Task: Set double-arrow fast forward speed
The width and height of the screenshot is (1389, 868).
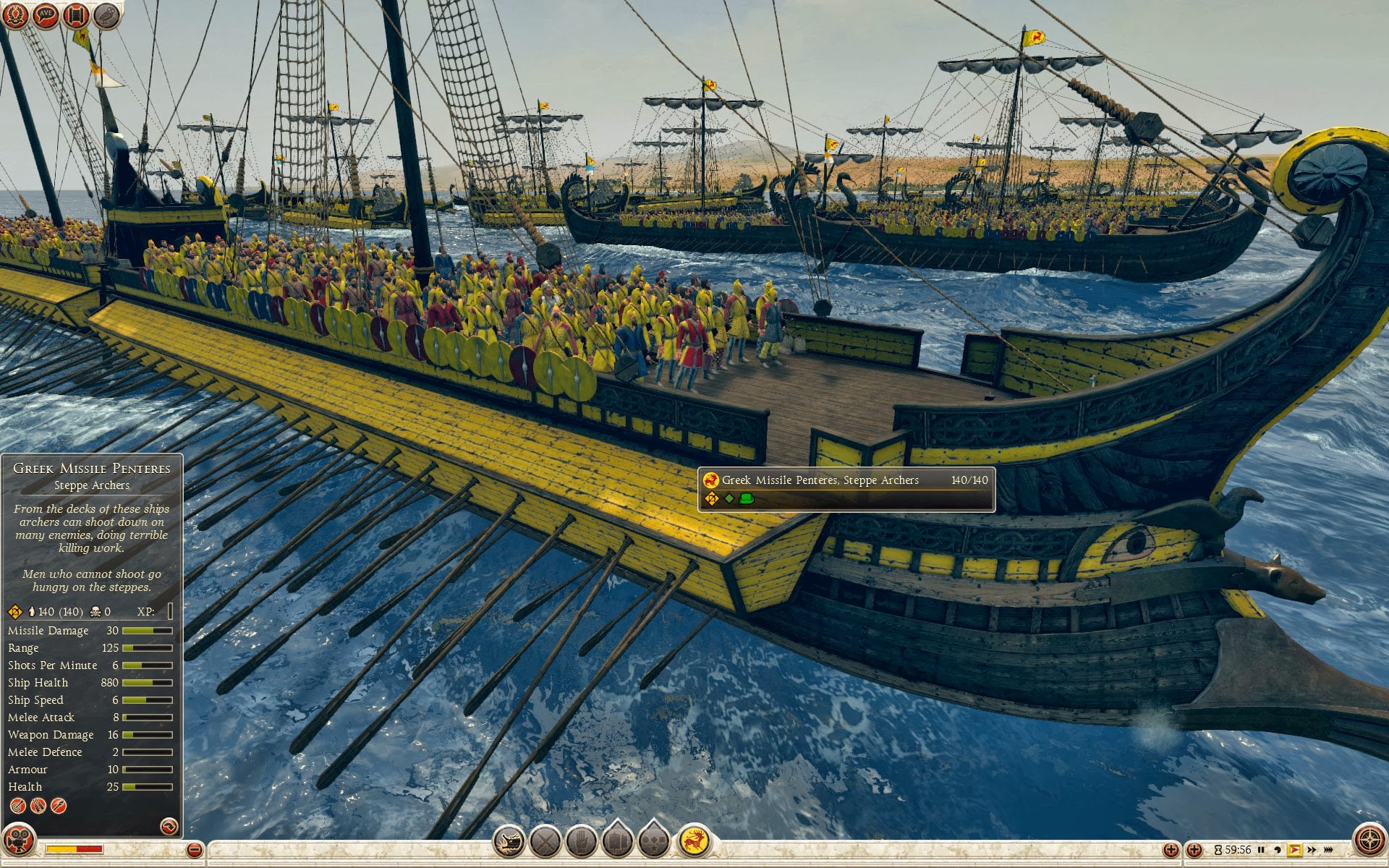Action: tap(1311, 850)
